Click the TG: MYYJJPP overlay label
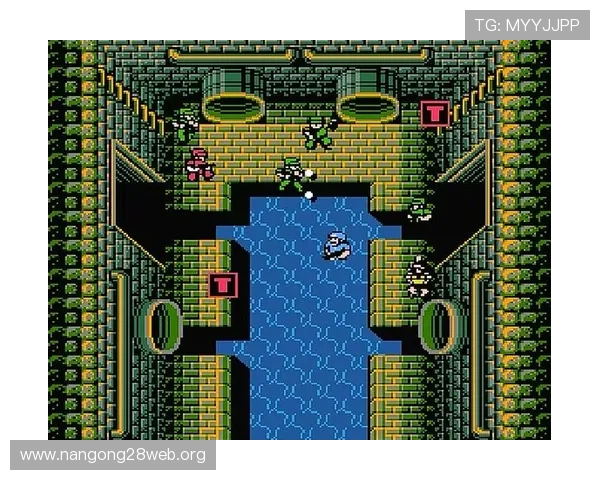The image size is (600, 480). (x=526, y=25)
